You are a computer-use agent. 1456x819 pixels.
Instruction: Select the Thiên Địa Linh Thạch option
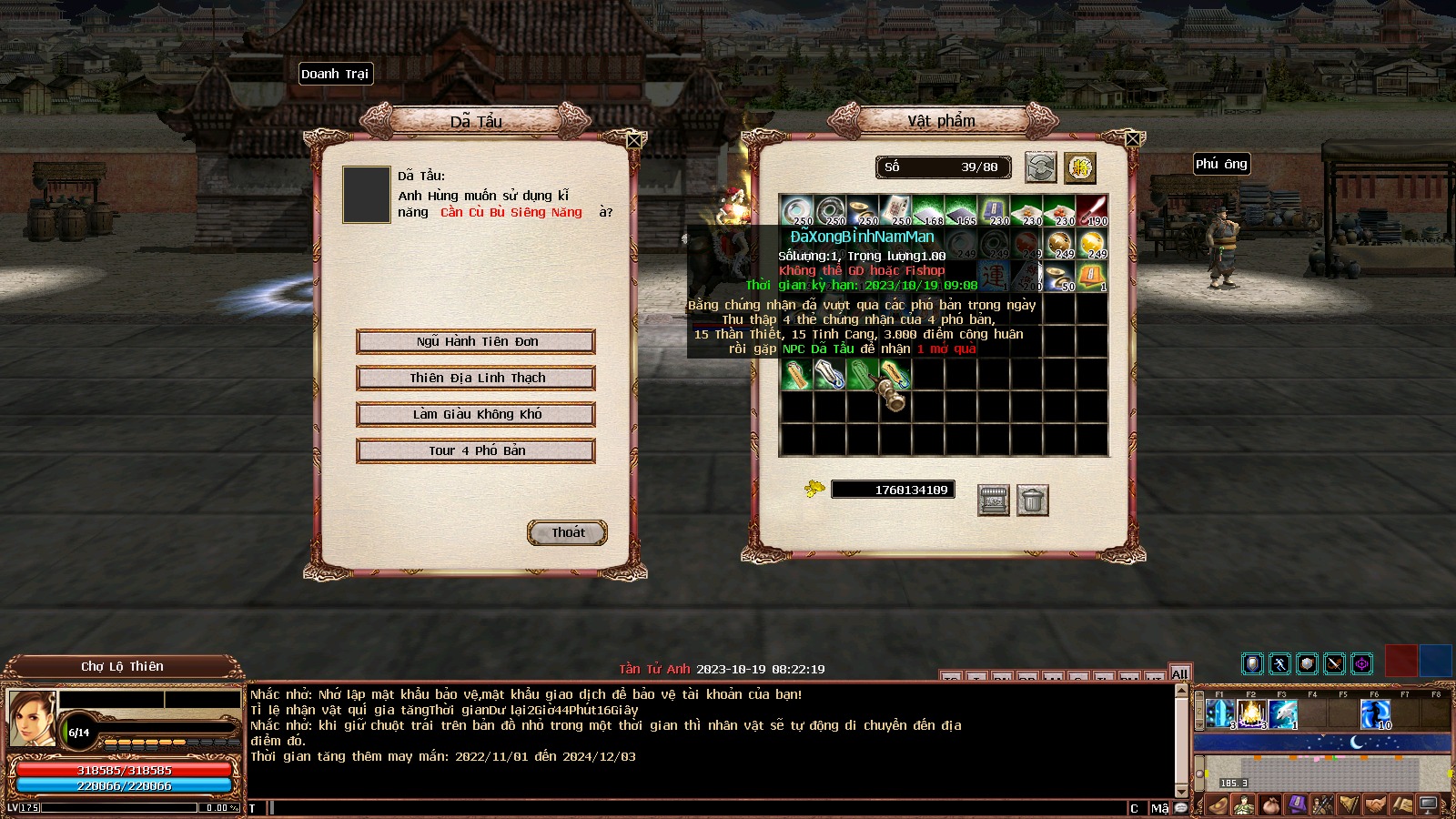476,378
